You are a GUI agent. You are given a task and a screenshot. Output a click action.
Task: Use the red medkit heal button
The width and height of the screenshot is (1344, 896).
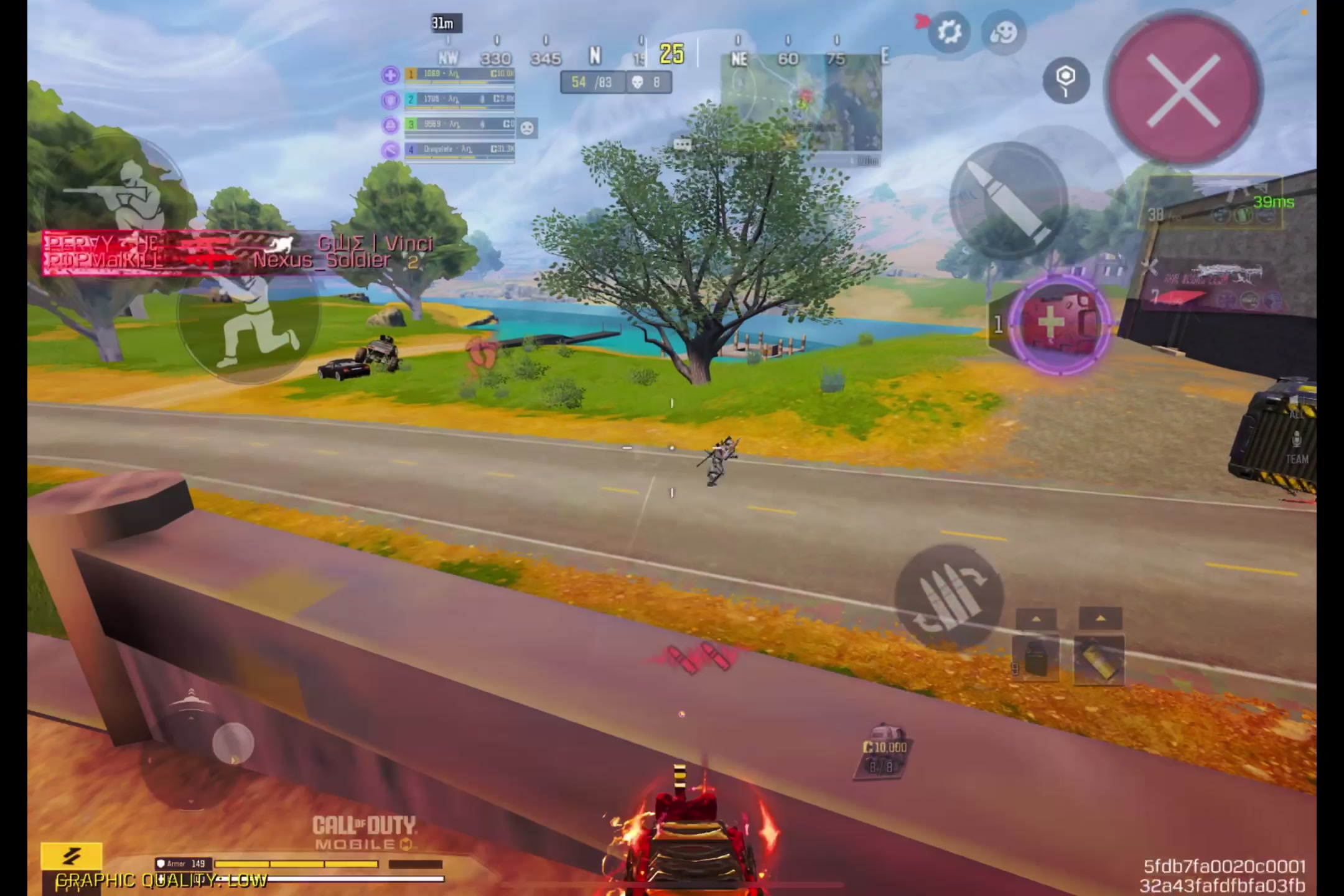(x=1060, y=324)
